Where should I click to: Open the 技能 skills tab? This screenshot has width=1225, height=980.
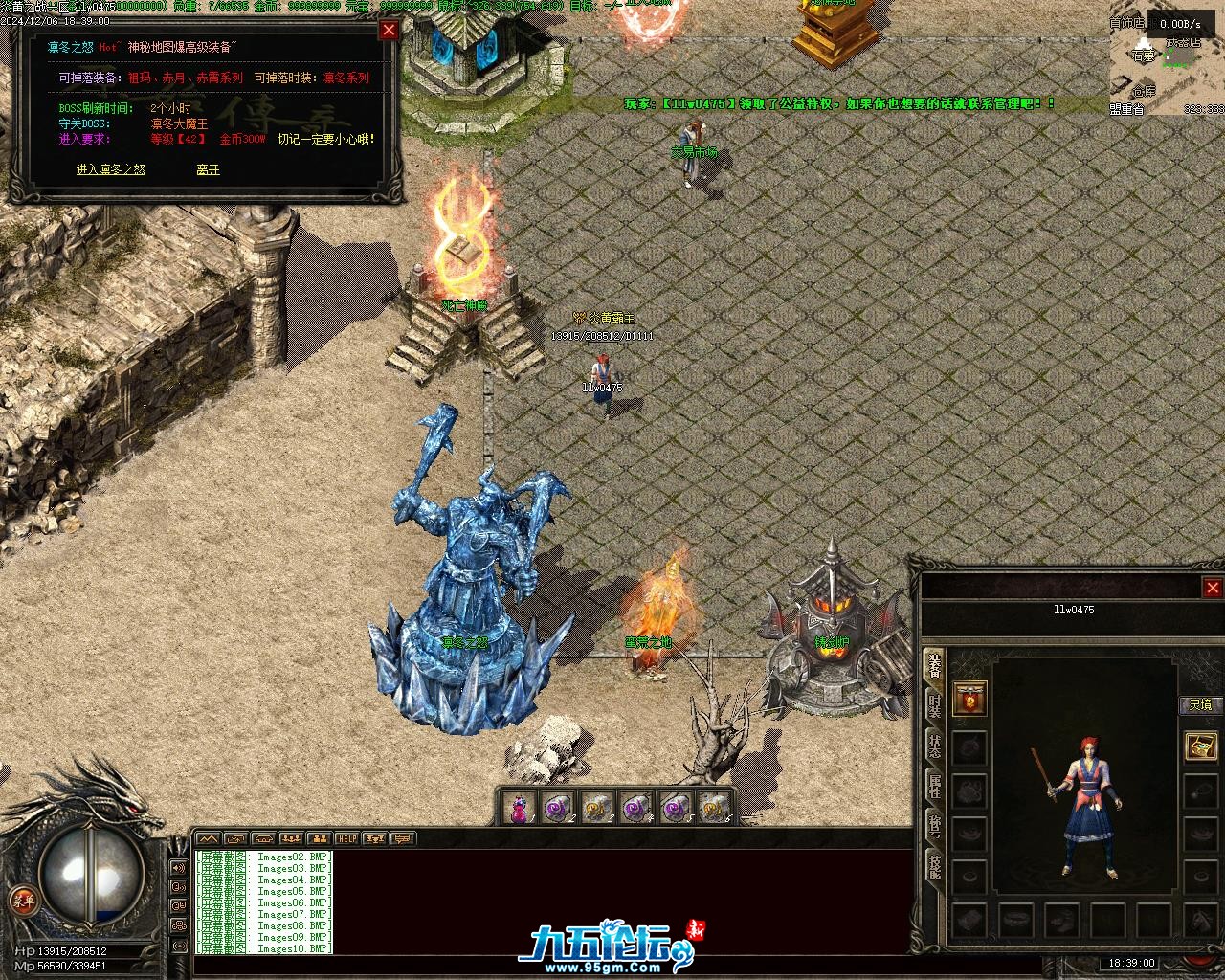coord(934,866)
